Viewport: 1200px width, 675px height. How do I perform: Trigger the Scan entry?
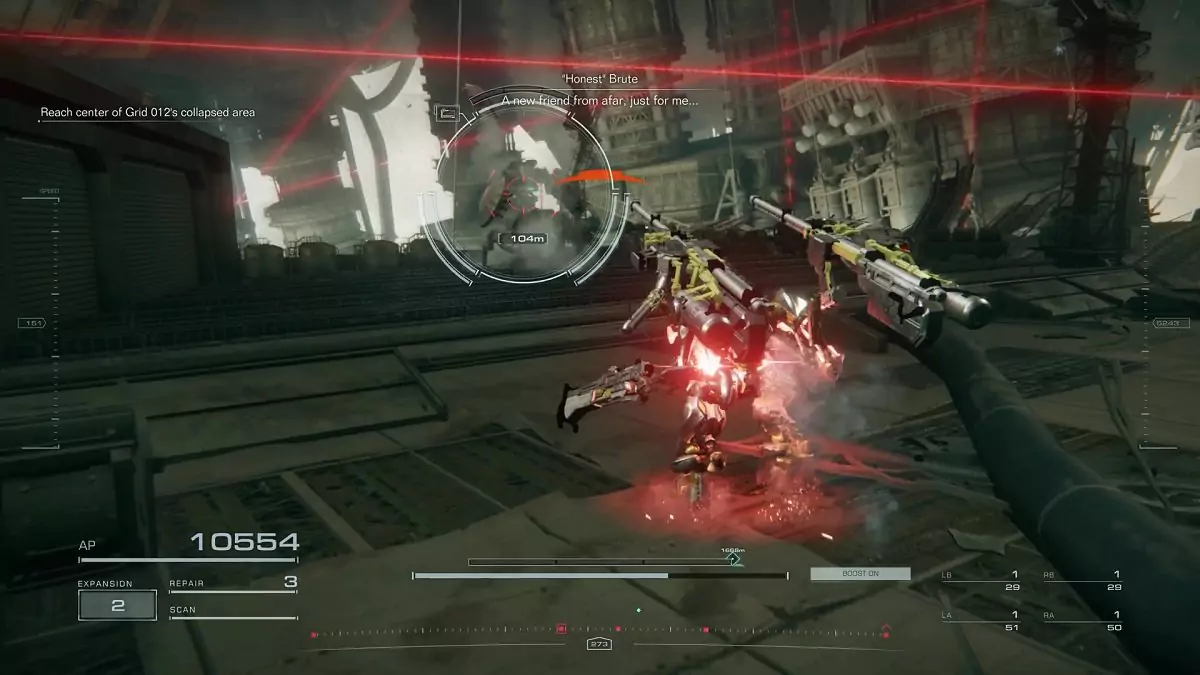click(233, 610)
